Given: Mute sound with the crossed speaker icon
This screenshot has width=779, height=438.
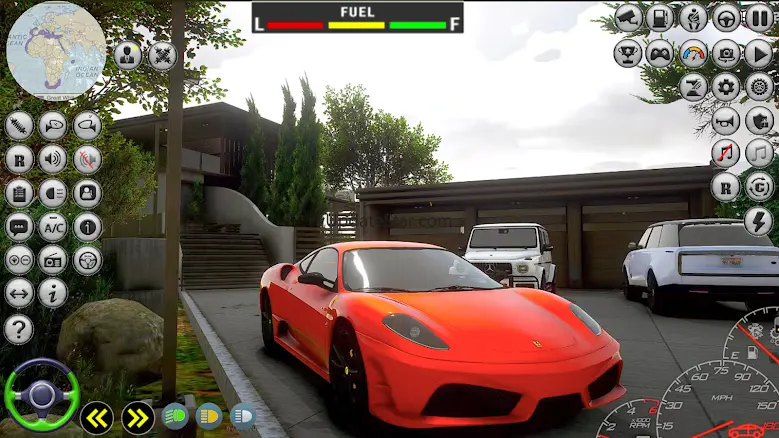Looking at the screenshot, I should (x=87, y=159).
